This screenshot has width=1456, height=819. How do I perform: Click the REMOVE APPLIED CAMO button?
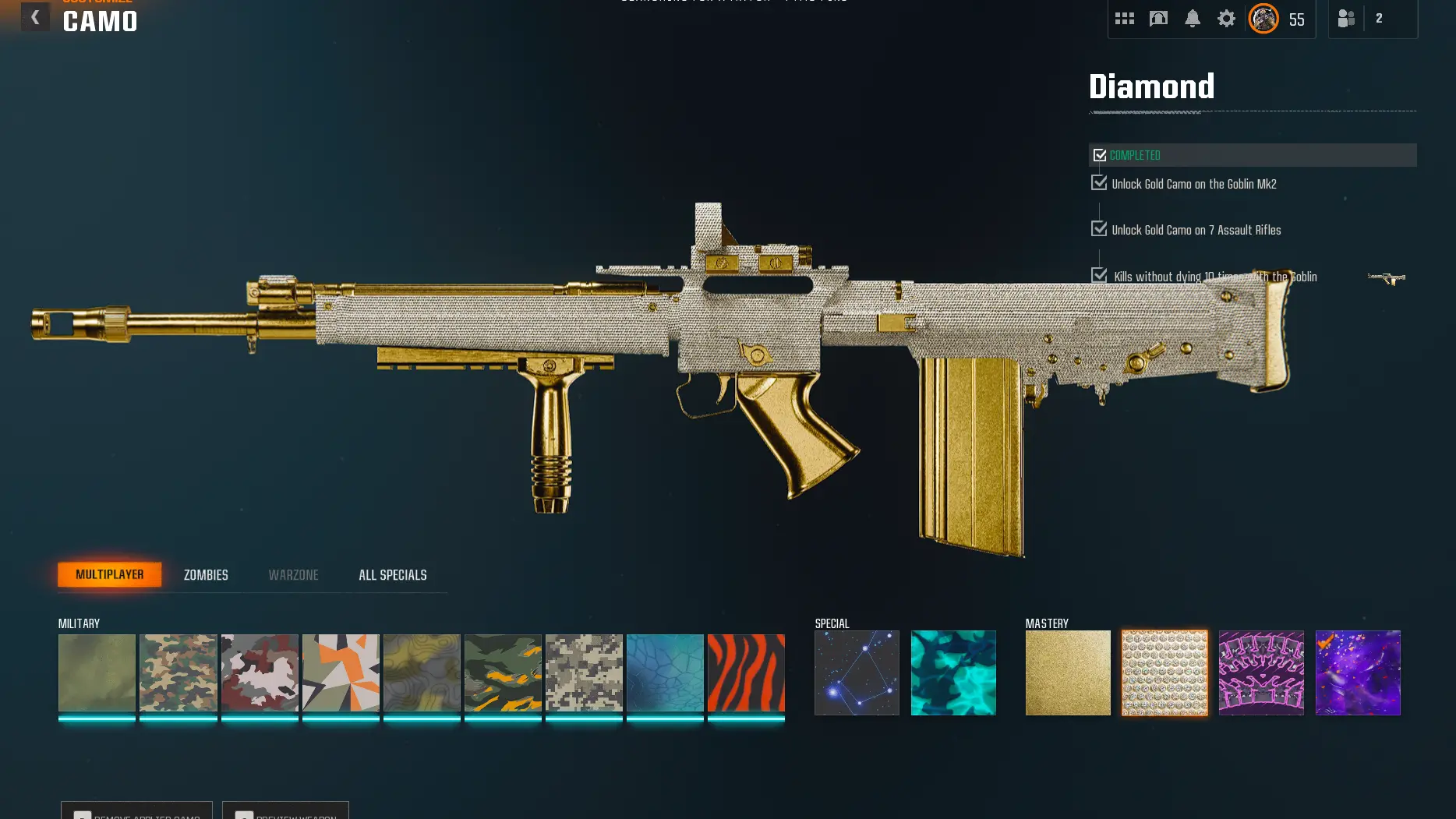[x=136, y=813]
